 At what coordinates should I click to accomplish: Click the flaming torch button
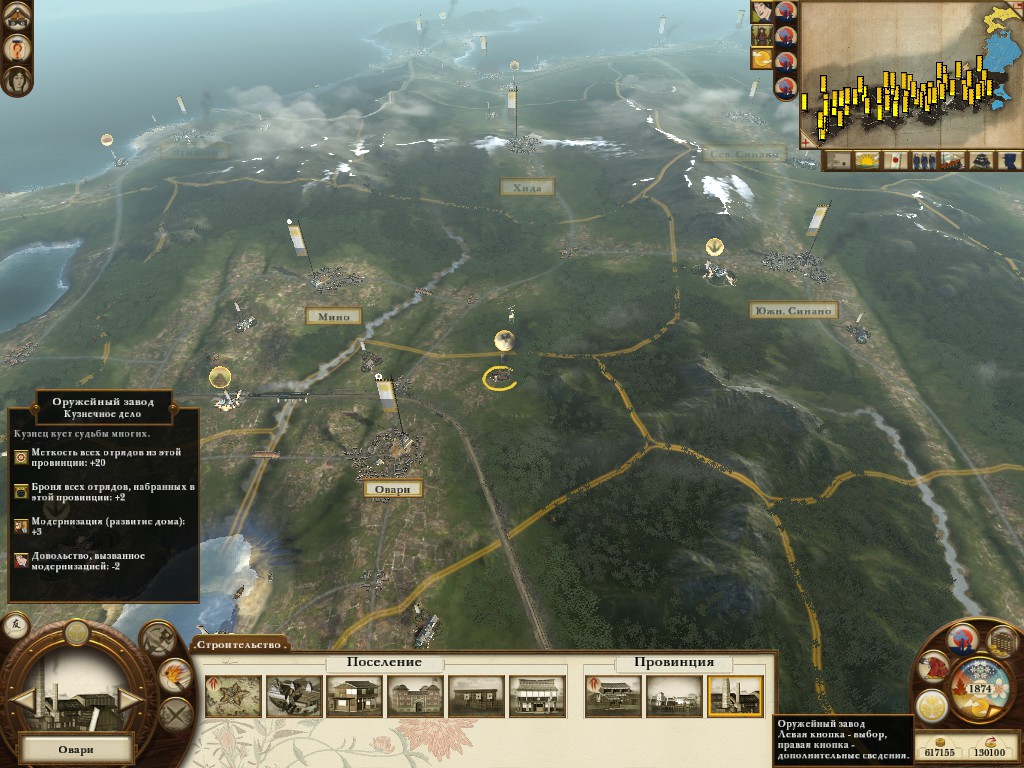(x=175, y=675)
